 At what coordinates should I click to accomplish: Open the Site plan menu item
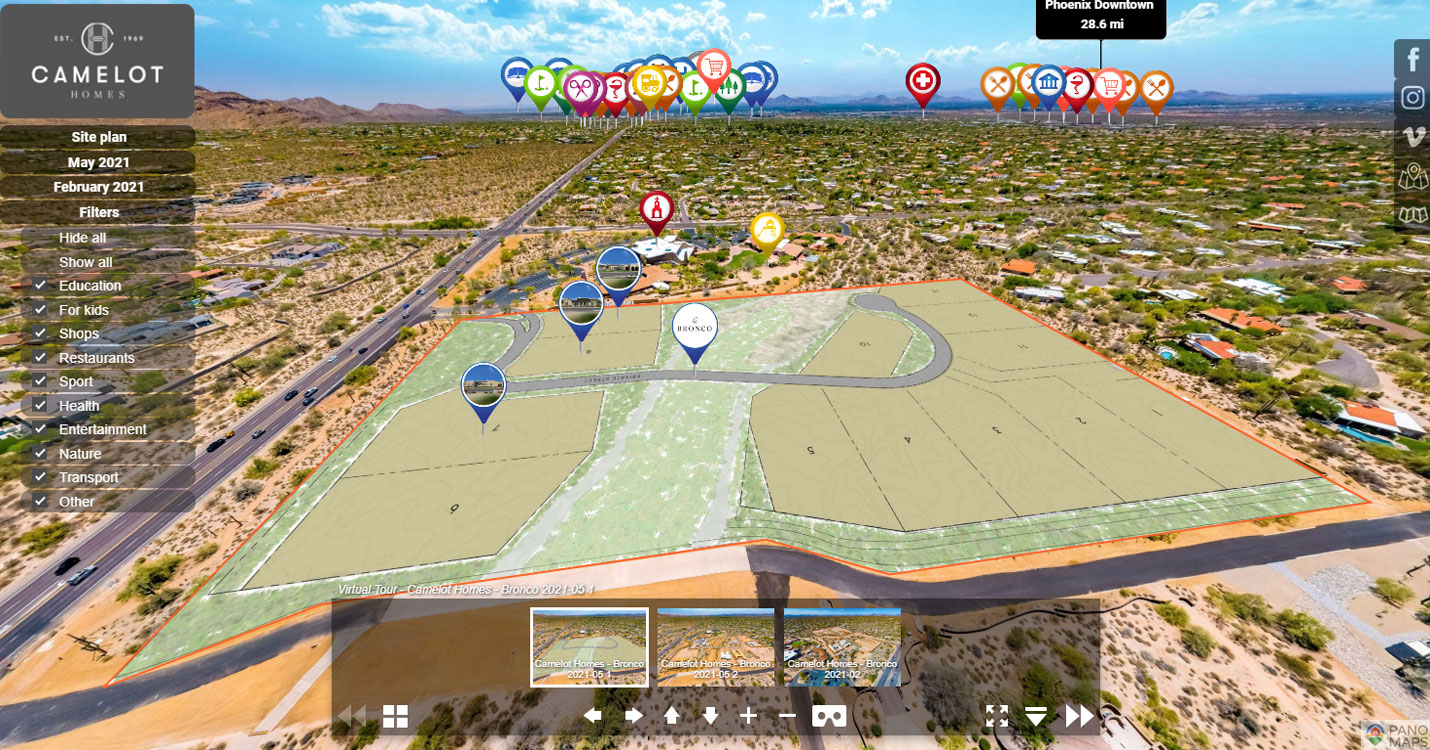click(97, 137)
